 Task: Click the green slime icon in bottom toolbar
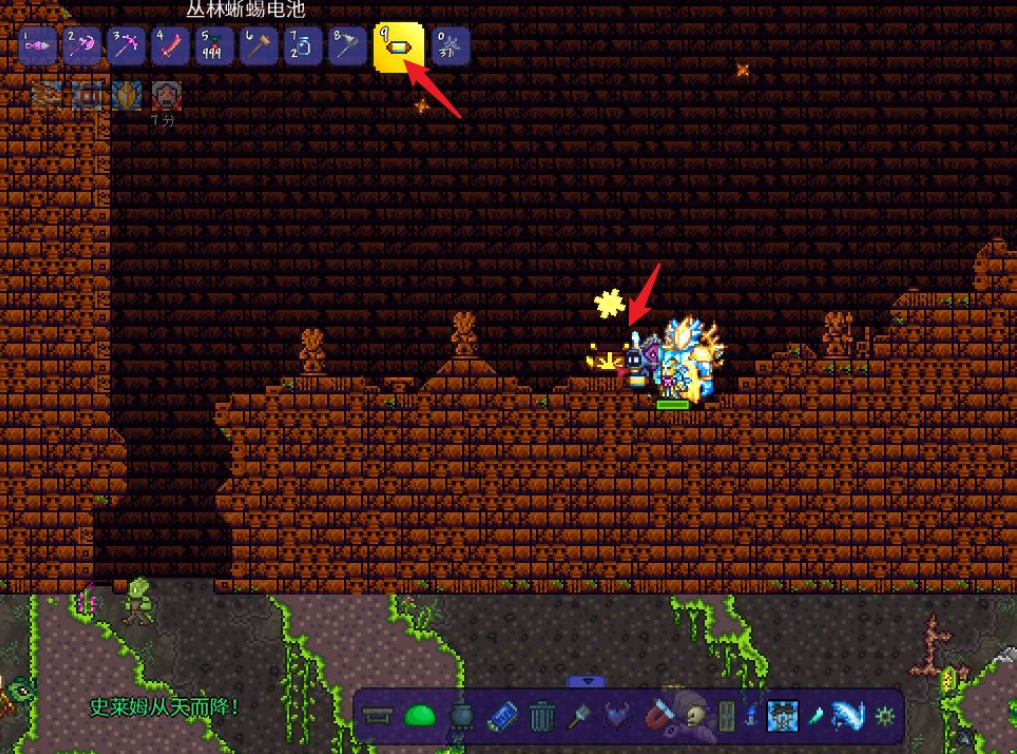pyautogui.click(x=420, y=716)
